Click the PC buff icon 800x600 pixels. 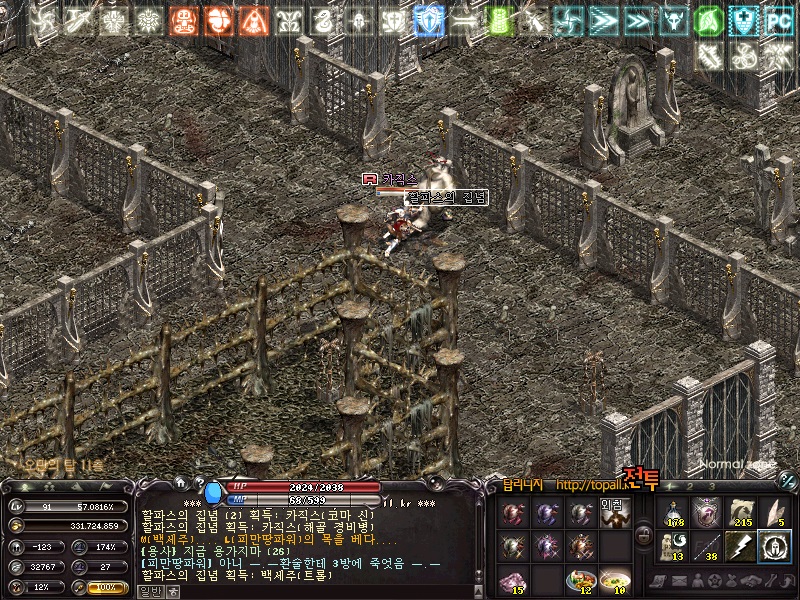[x=778, y=20]
